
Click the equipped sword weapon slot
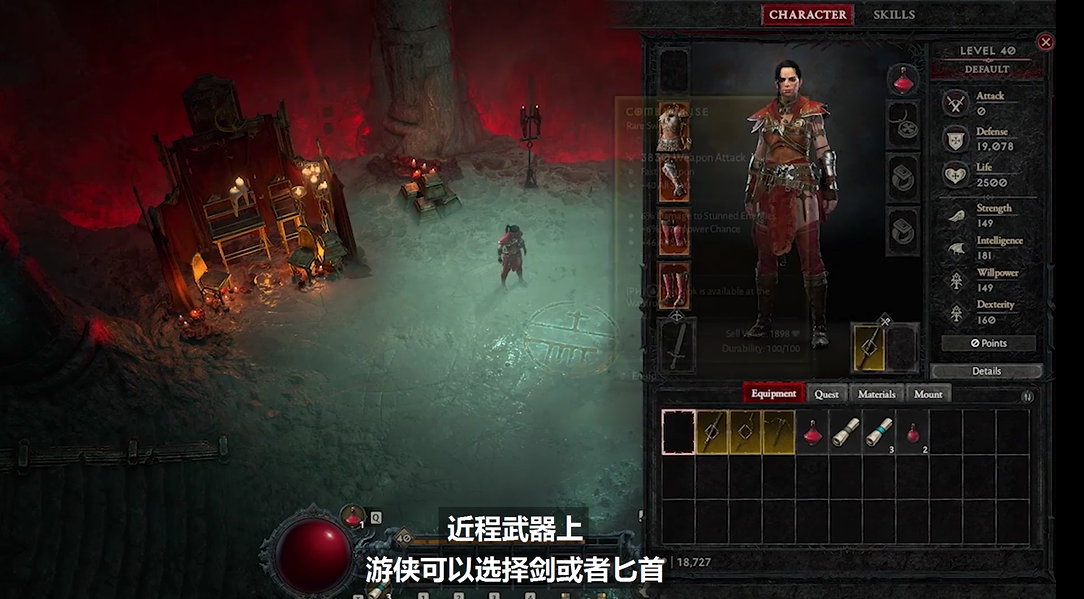tap(677, 345)
